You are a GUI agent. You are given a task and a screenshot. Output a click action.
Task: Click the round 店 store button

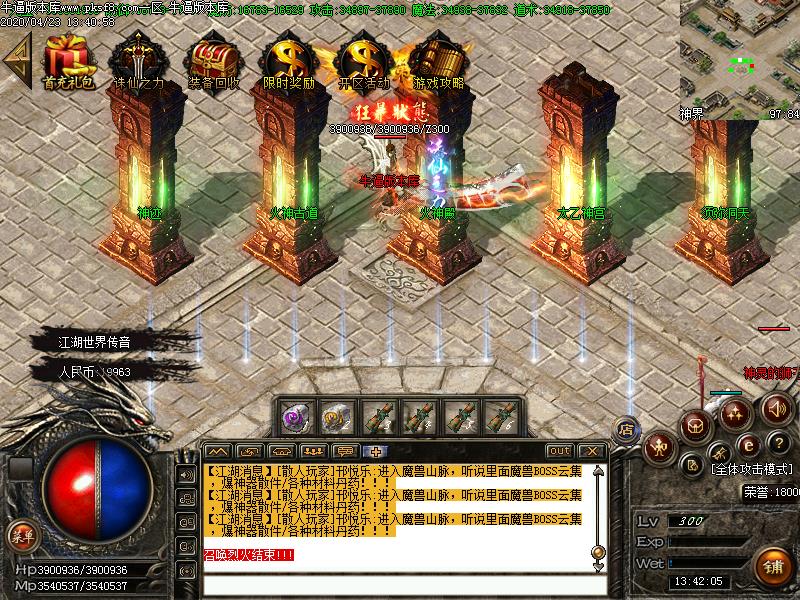point(627,428)
